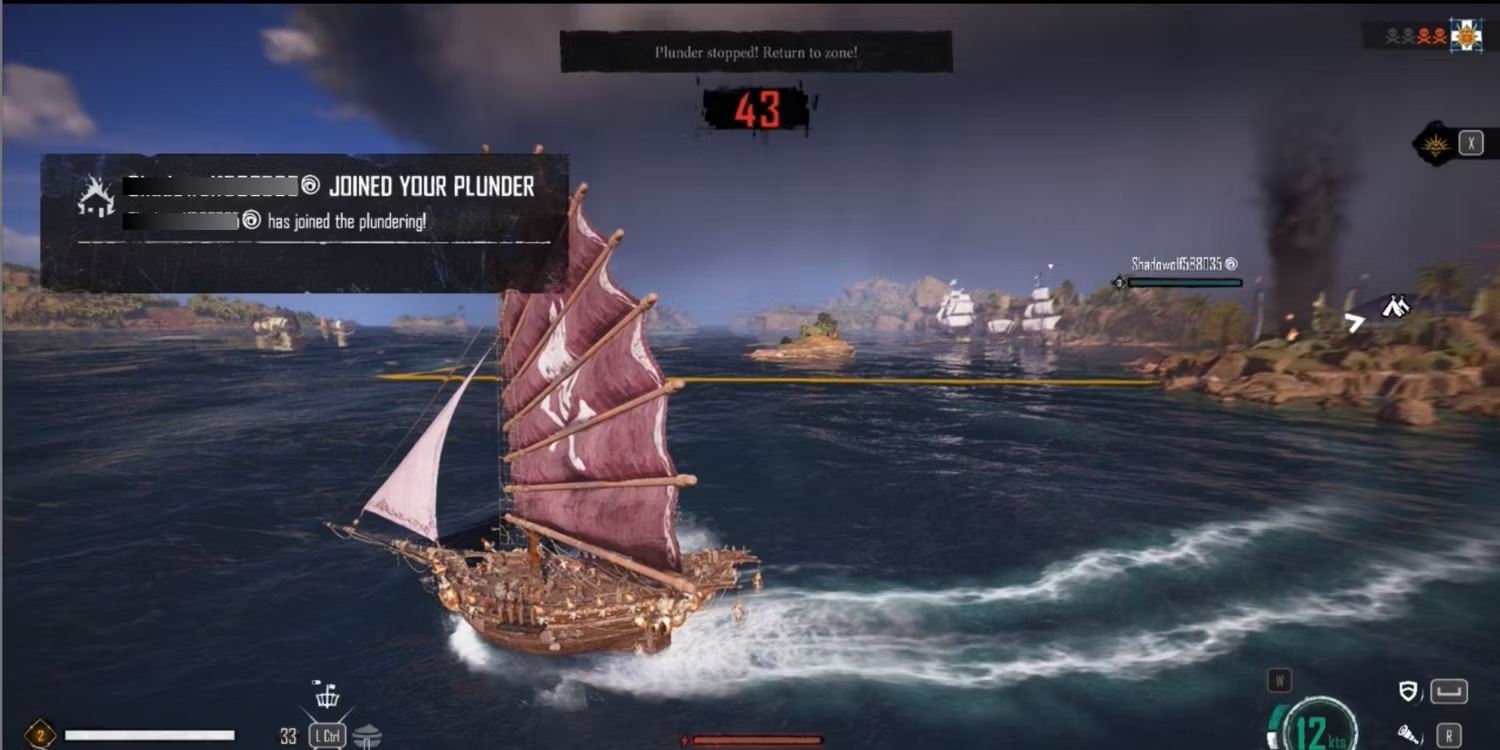Open the 'Joined Your Plunder' notification
The width and height of the screenshot is (1500, 750).
point(304,222)
